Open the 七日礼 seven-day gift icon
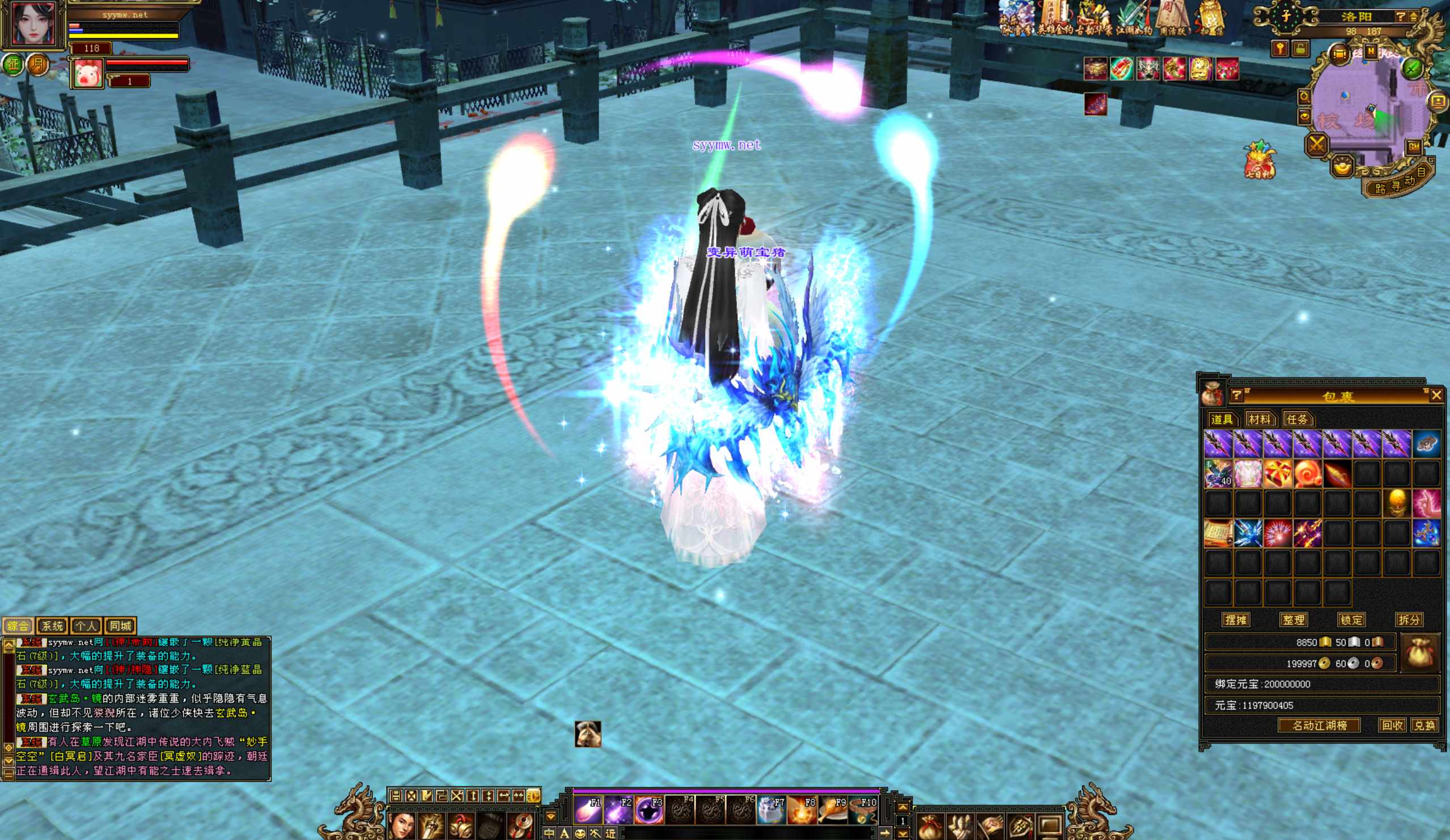Screen dimensions: 1450x840 pyautogui.click(x=1260, y=159)
